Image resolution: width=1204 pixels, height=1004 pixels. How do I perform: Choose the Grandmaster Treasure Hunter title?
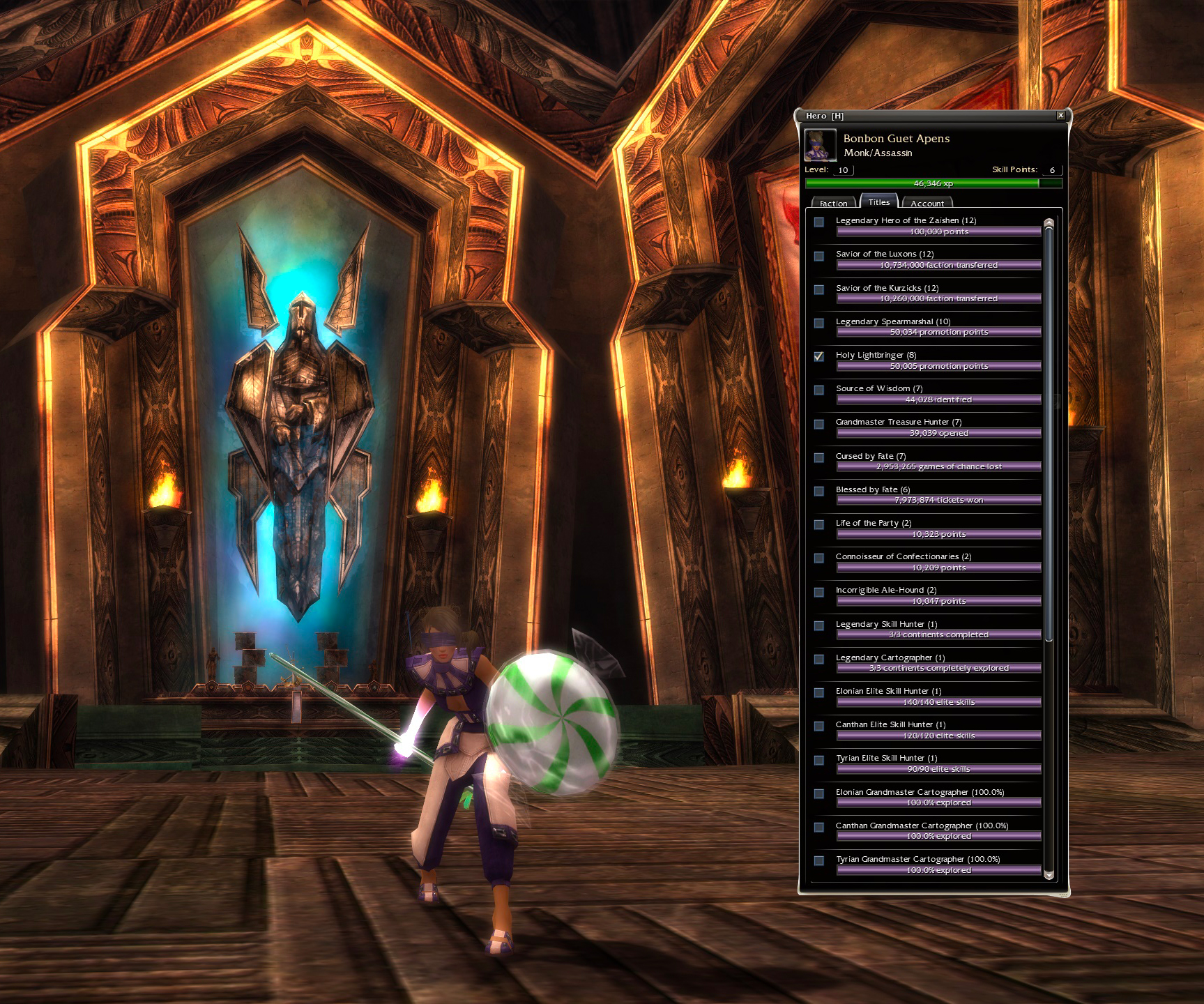(x=819, y=424)
